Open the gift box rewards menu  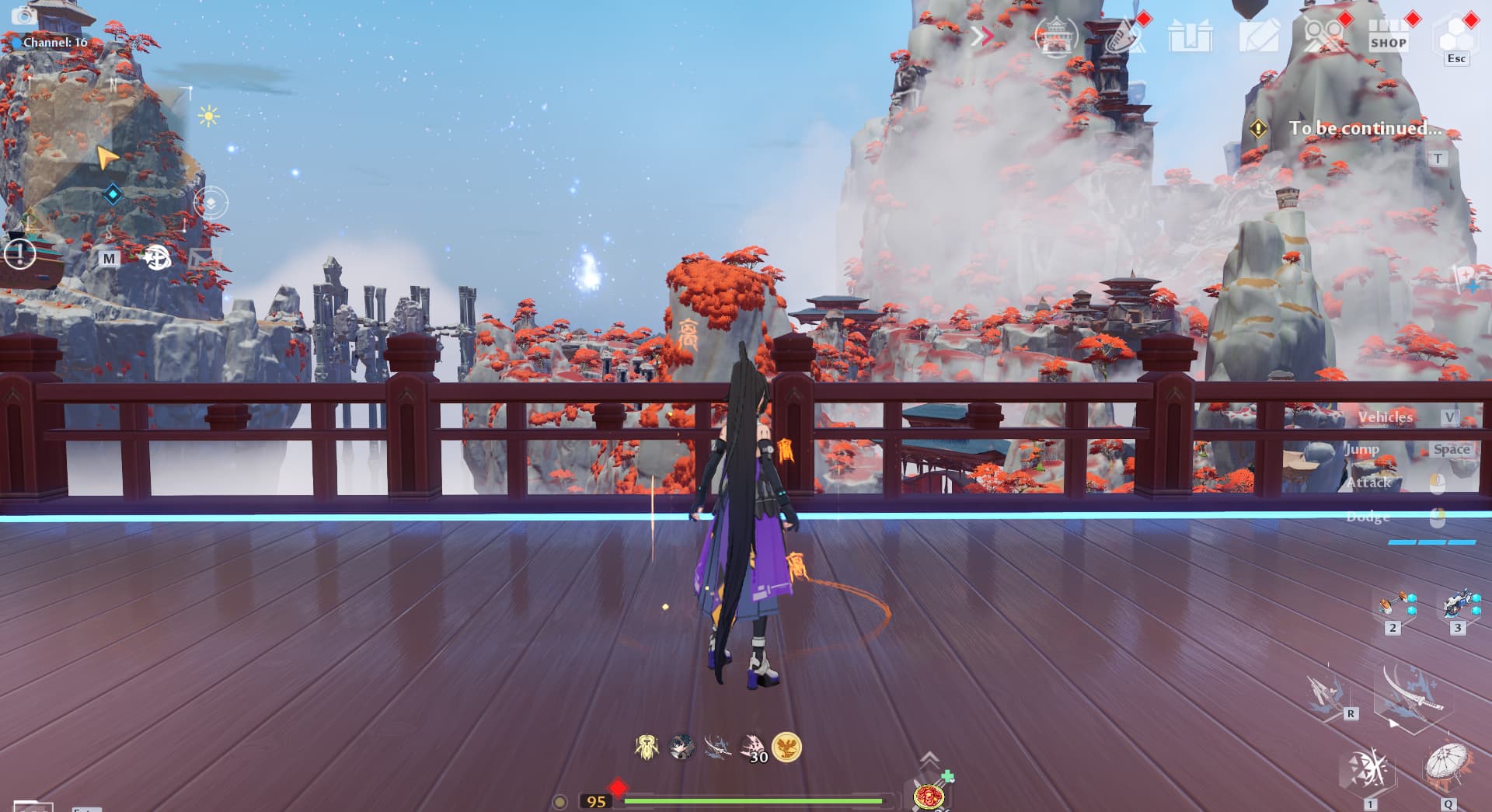coord(1190,36)
